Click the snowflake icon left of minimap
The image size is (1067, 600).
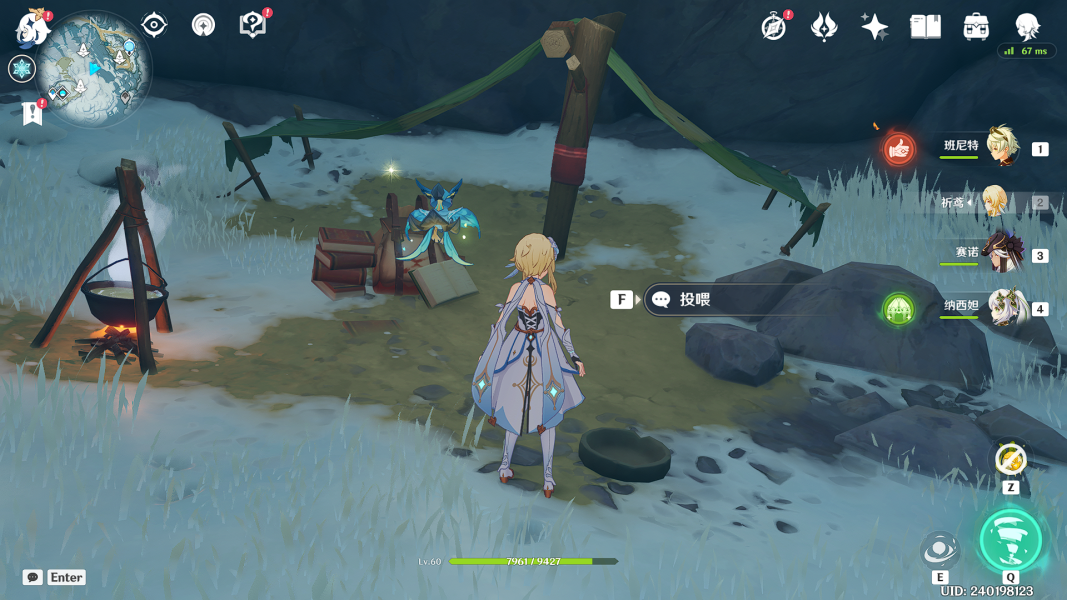click(21, 68)
